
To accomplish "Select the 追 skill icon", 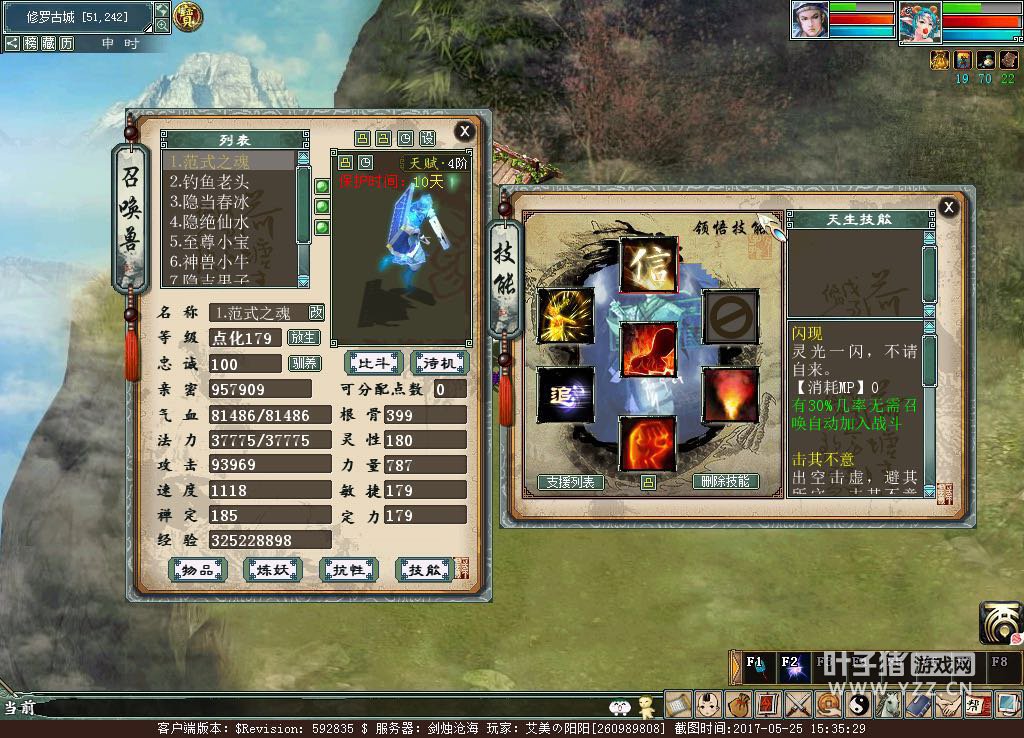I will [565, 394].
